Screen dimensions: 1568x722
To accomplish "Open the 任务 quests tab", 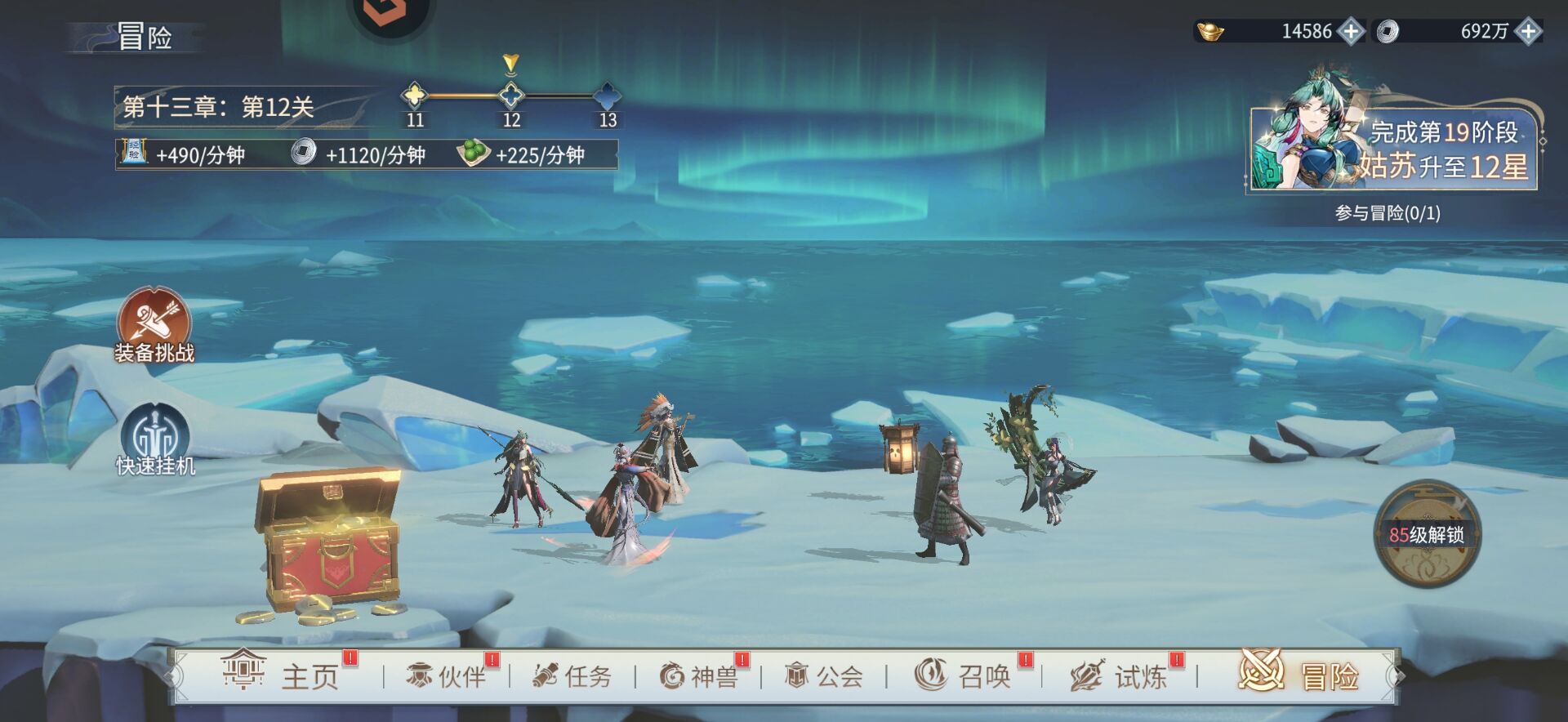I will (572, 675).
